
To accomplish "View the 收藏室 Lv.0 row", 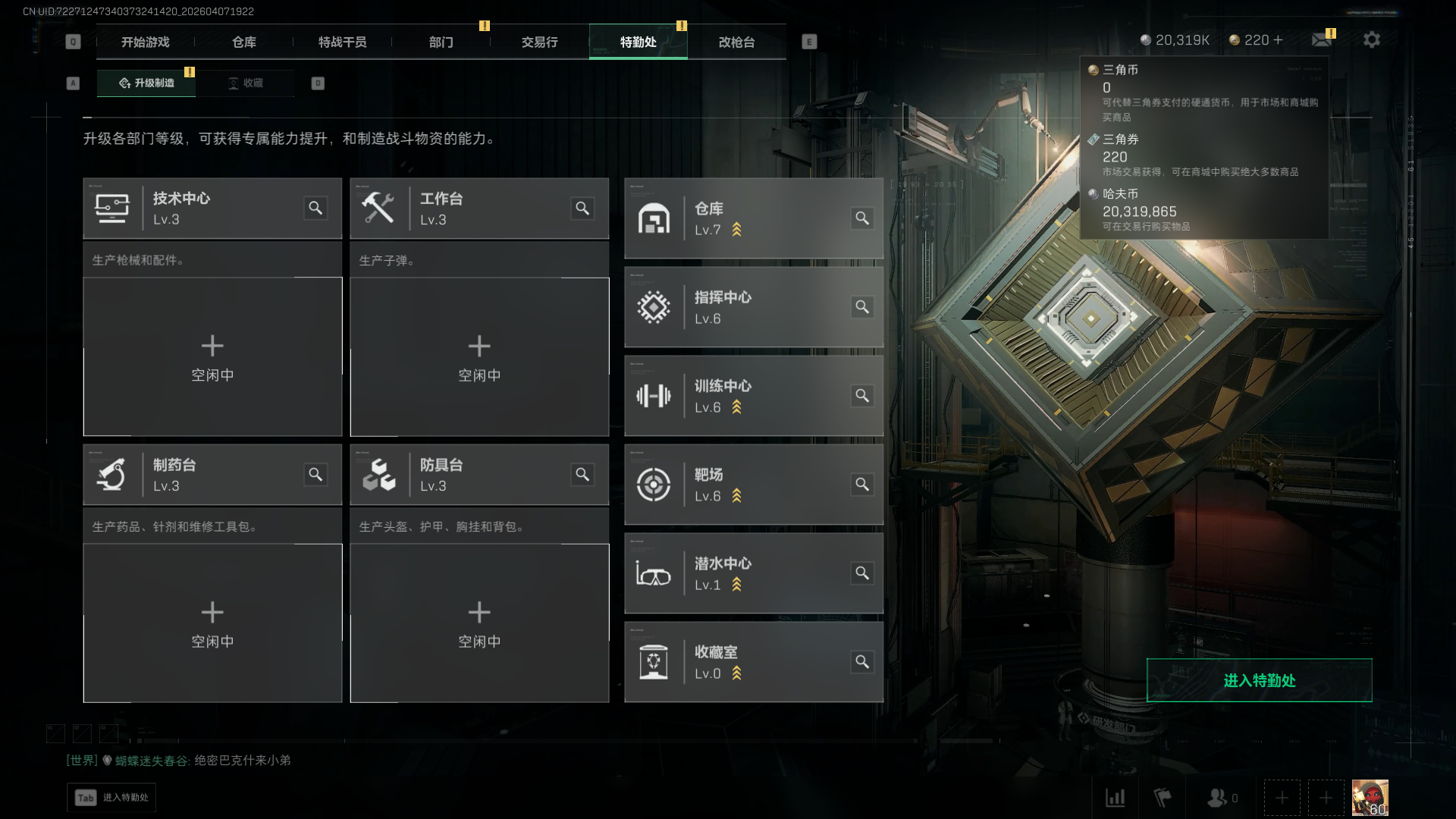I will (x=753, y=662).
